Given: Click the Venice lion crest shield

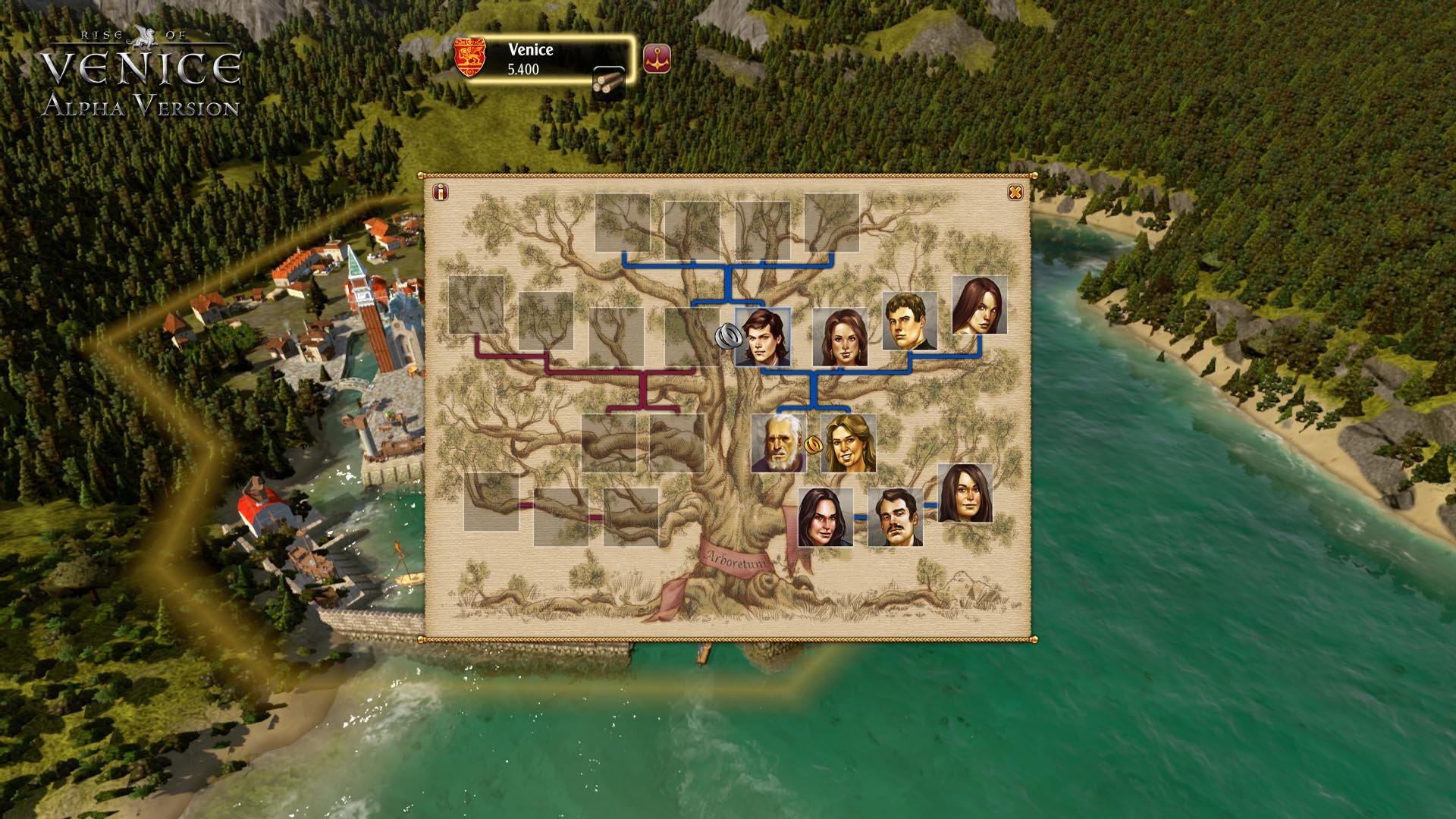Looking at the screenshot, I should pos(469,58).
